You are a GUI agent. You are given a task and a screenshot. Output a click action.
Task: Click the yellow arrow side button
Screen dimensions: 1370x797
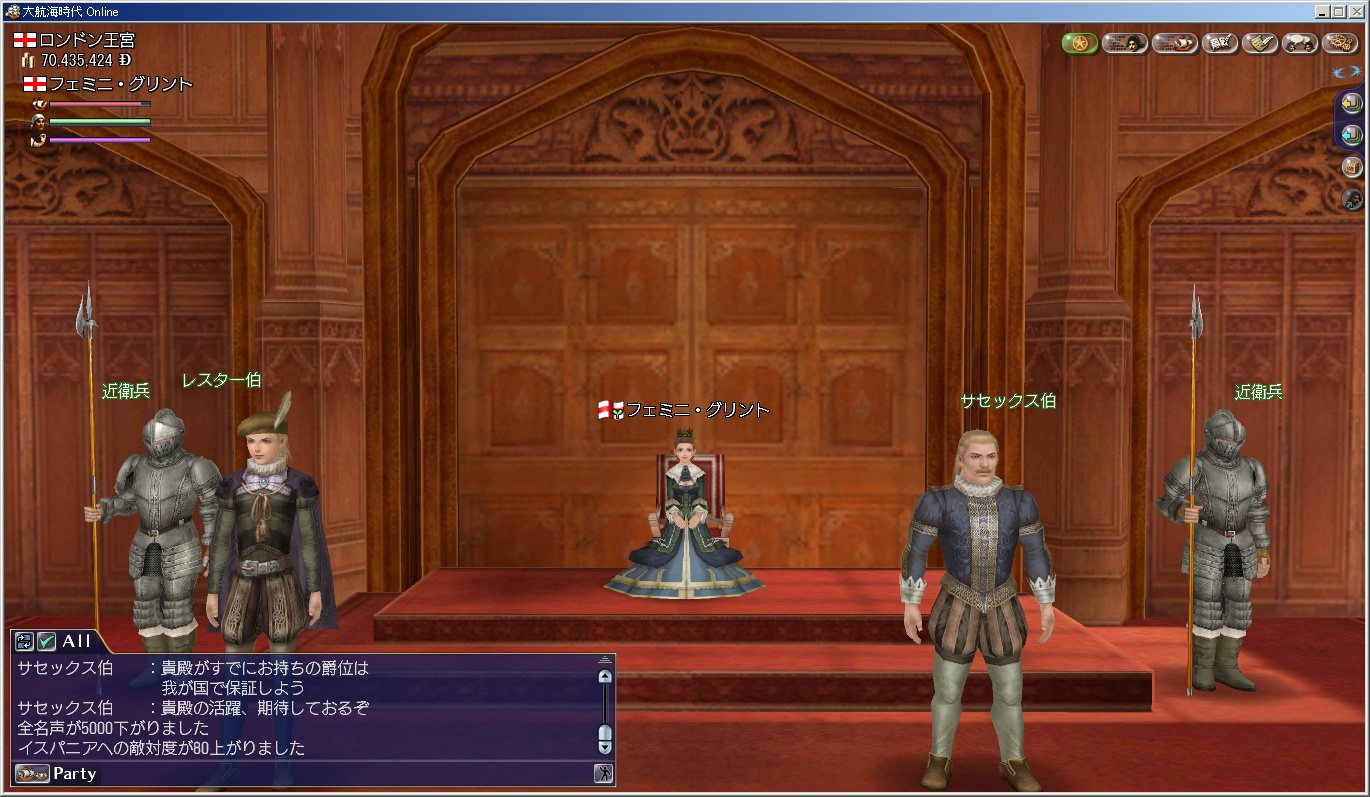tap(1351, 103)
